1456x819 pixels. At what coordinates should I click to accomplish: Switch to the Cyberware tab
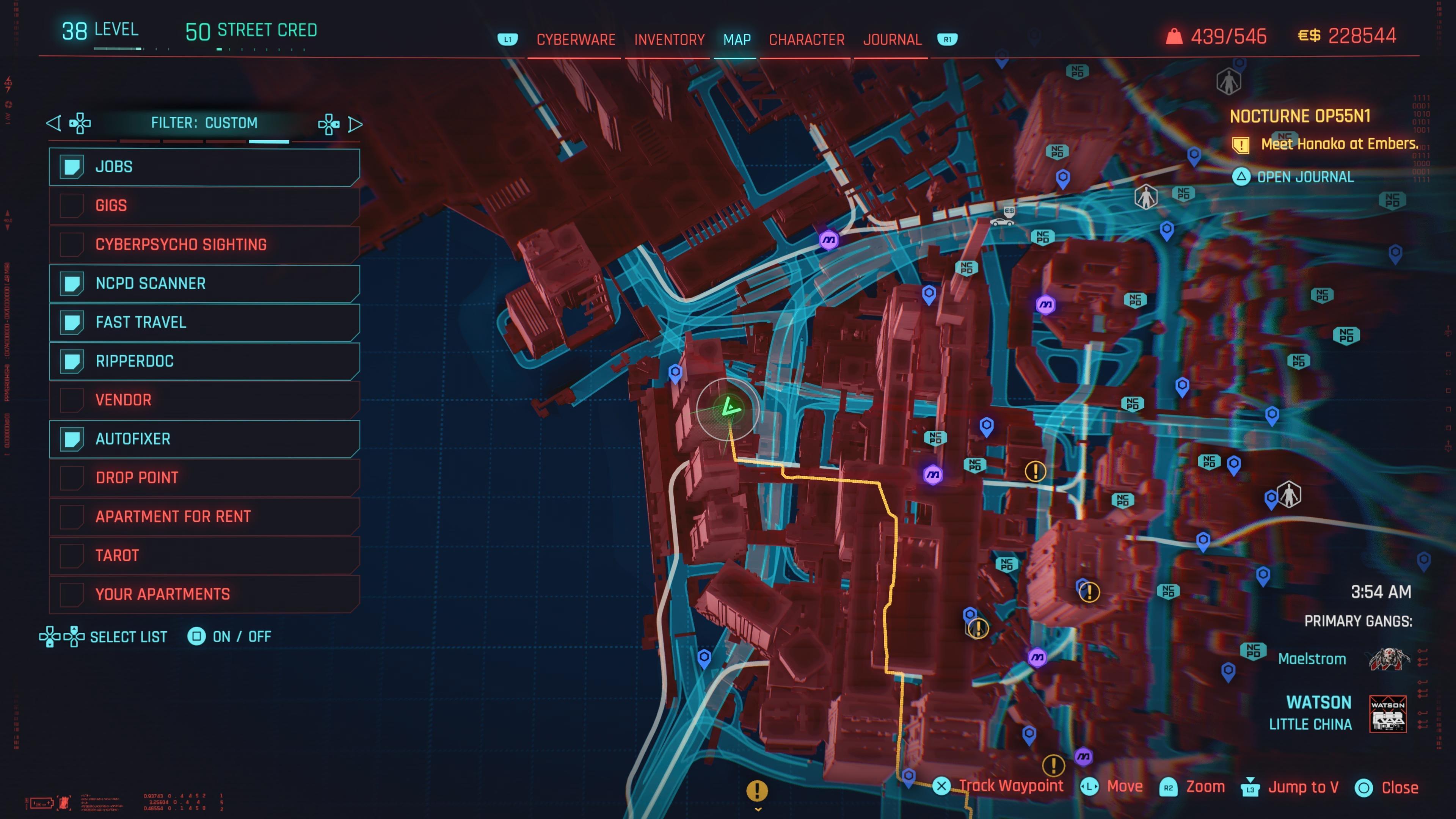point(576,39)
